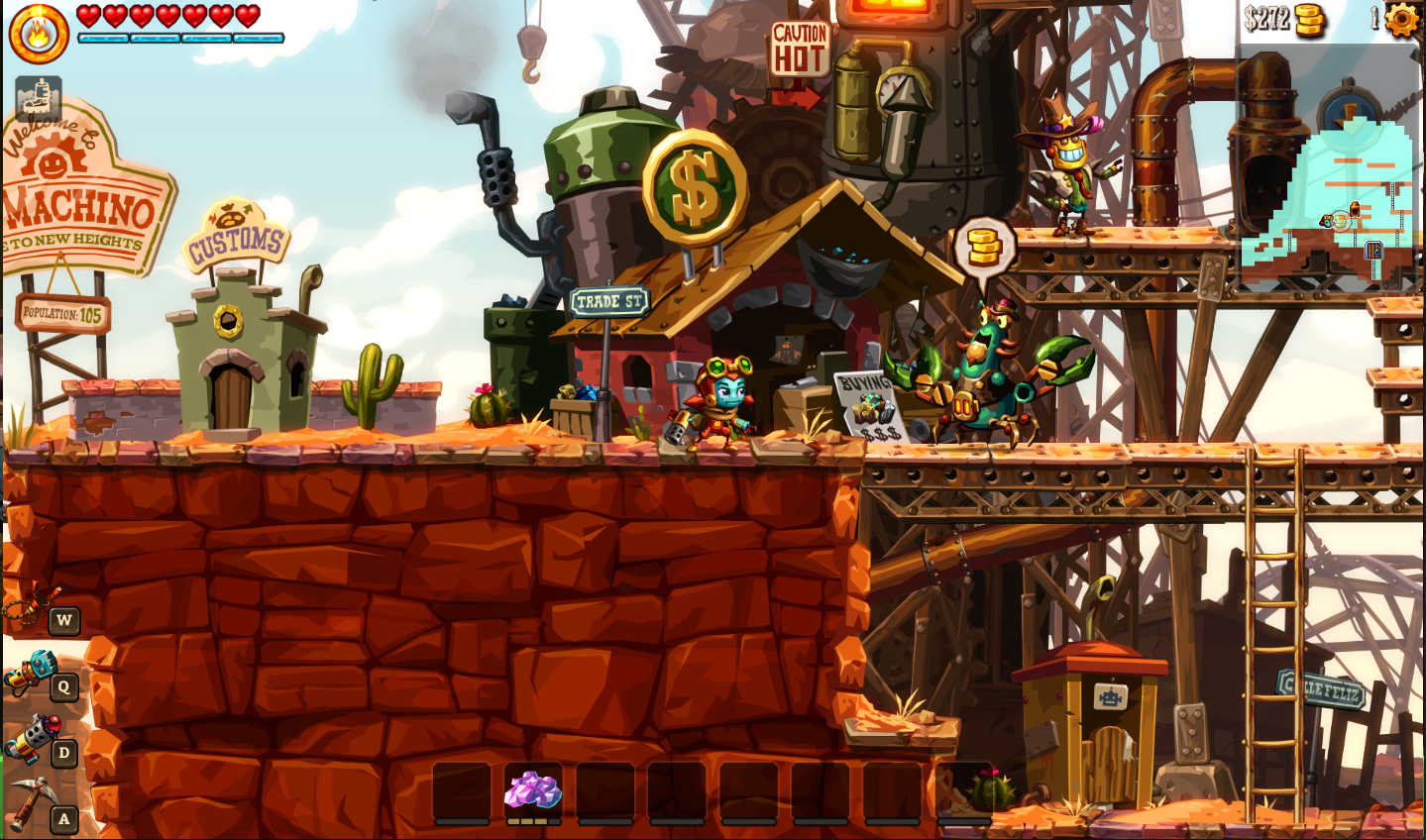The image size is (1426, 840).
Task: Click the gold coin stack icon
Action: coord(1310,20)
